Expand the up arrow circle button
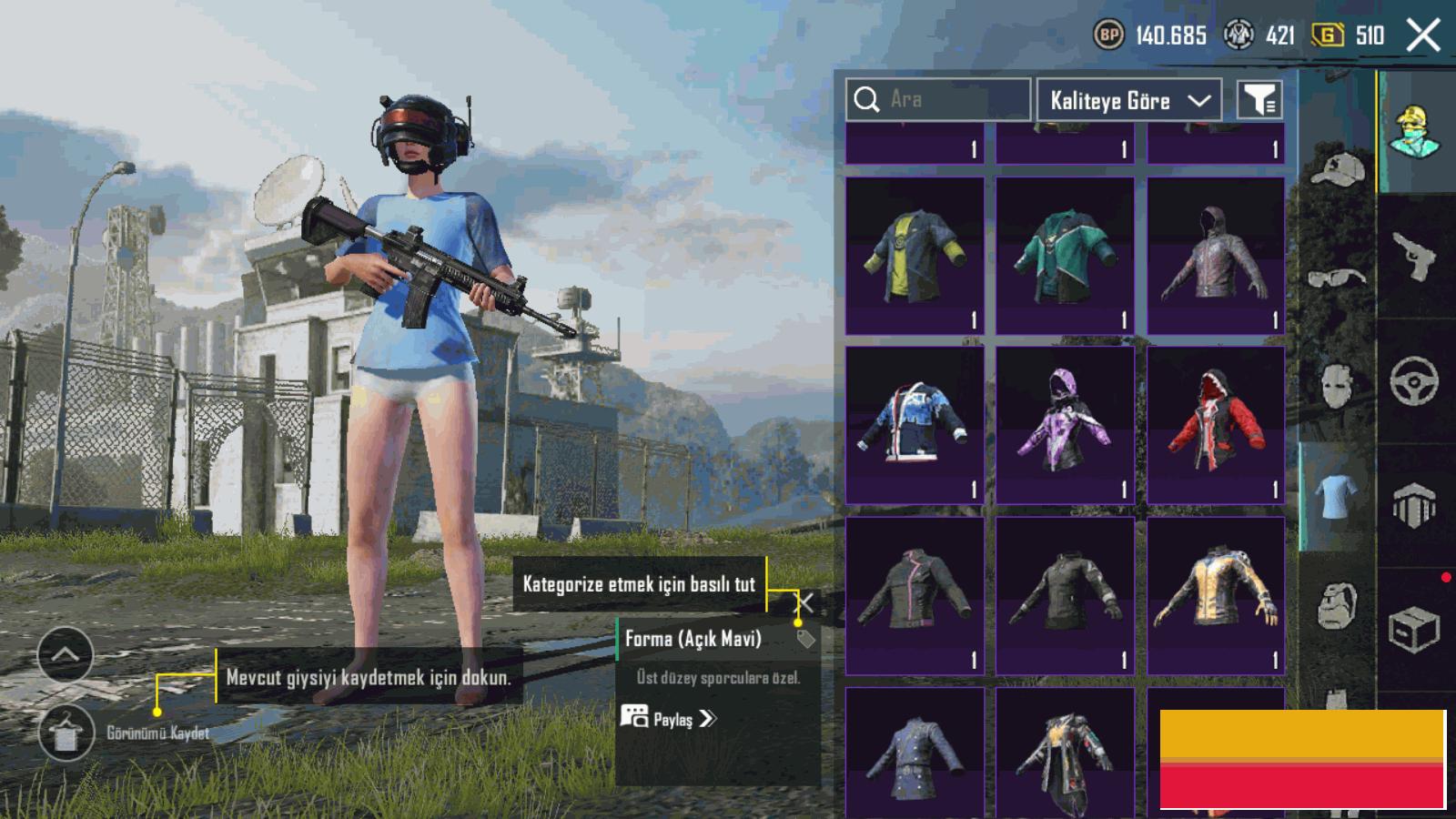Image resolution: width=1456 pixels, height=819 pixels. point(66,654)
